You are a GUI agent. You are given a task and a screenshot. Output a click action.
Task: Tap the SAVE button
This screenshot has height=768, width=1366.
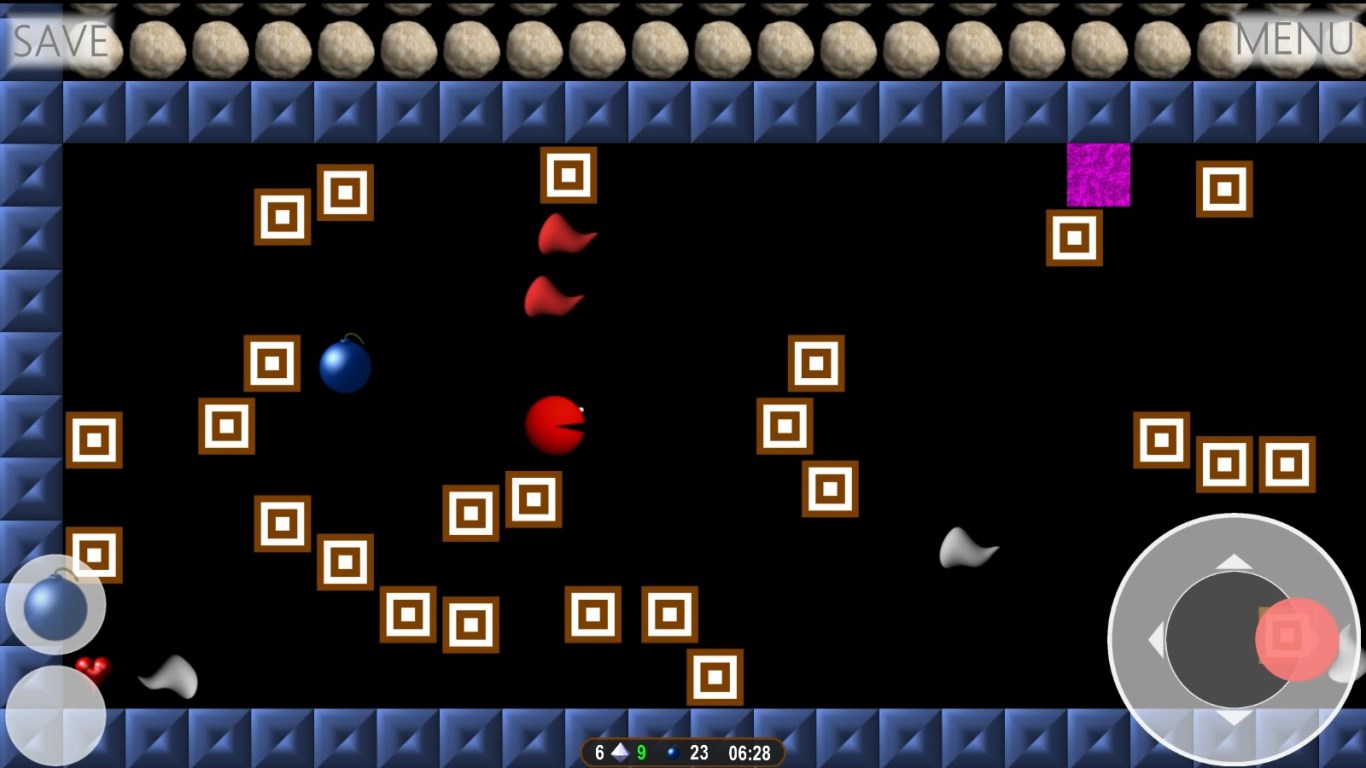pyautogui.click(x=60, y=40)
